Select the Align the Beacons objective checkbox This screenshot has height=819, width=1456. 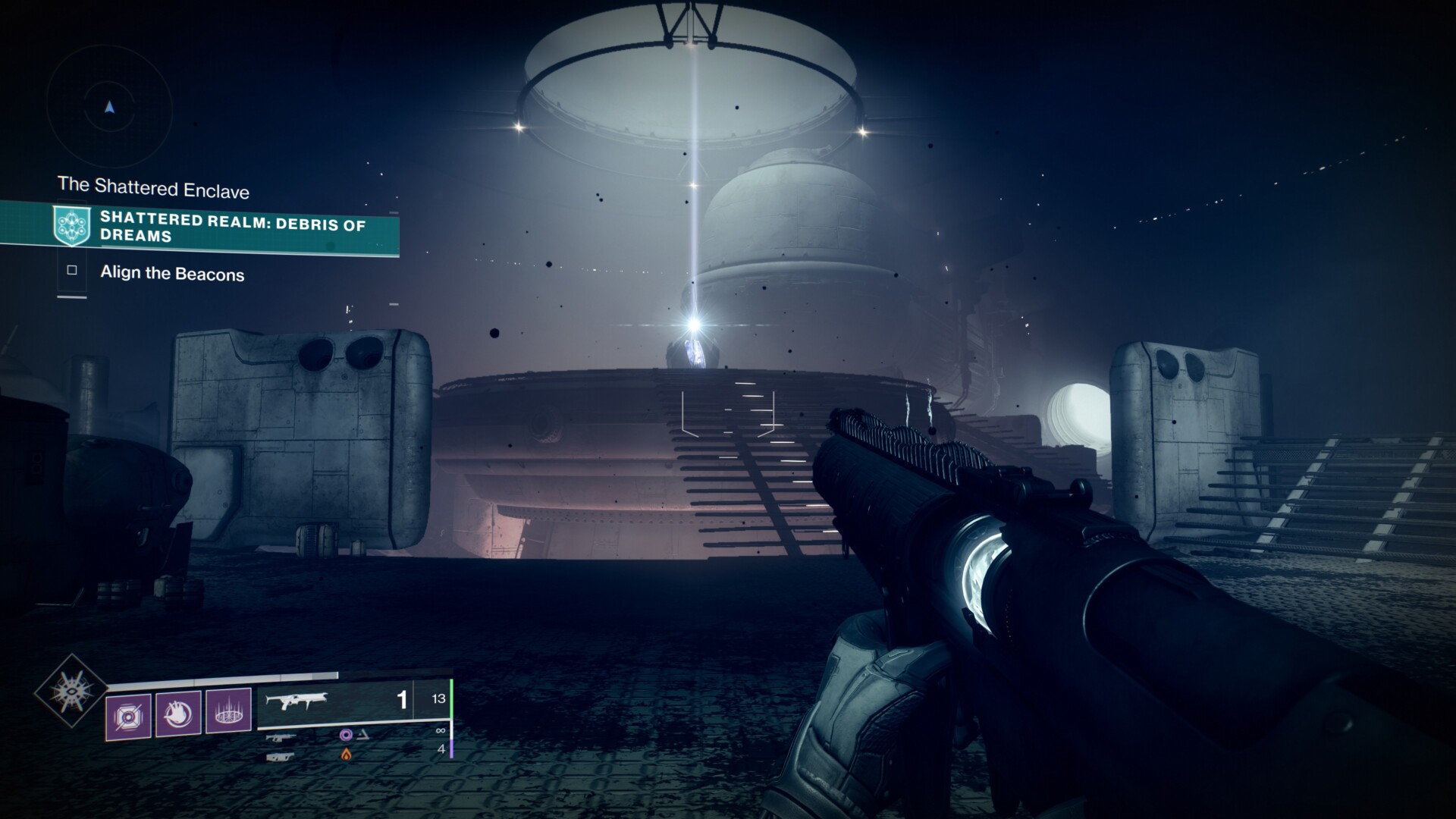[x=72, y=270]
